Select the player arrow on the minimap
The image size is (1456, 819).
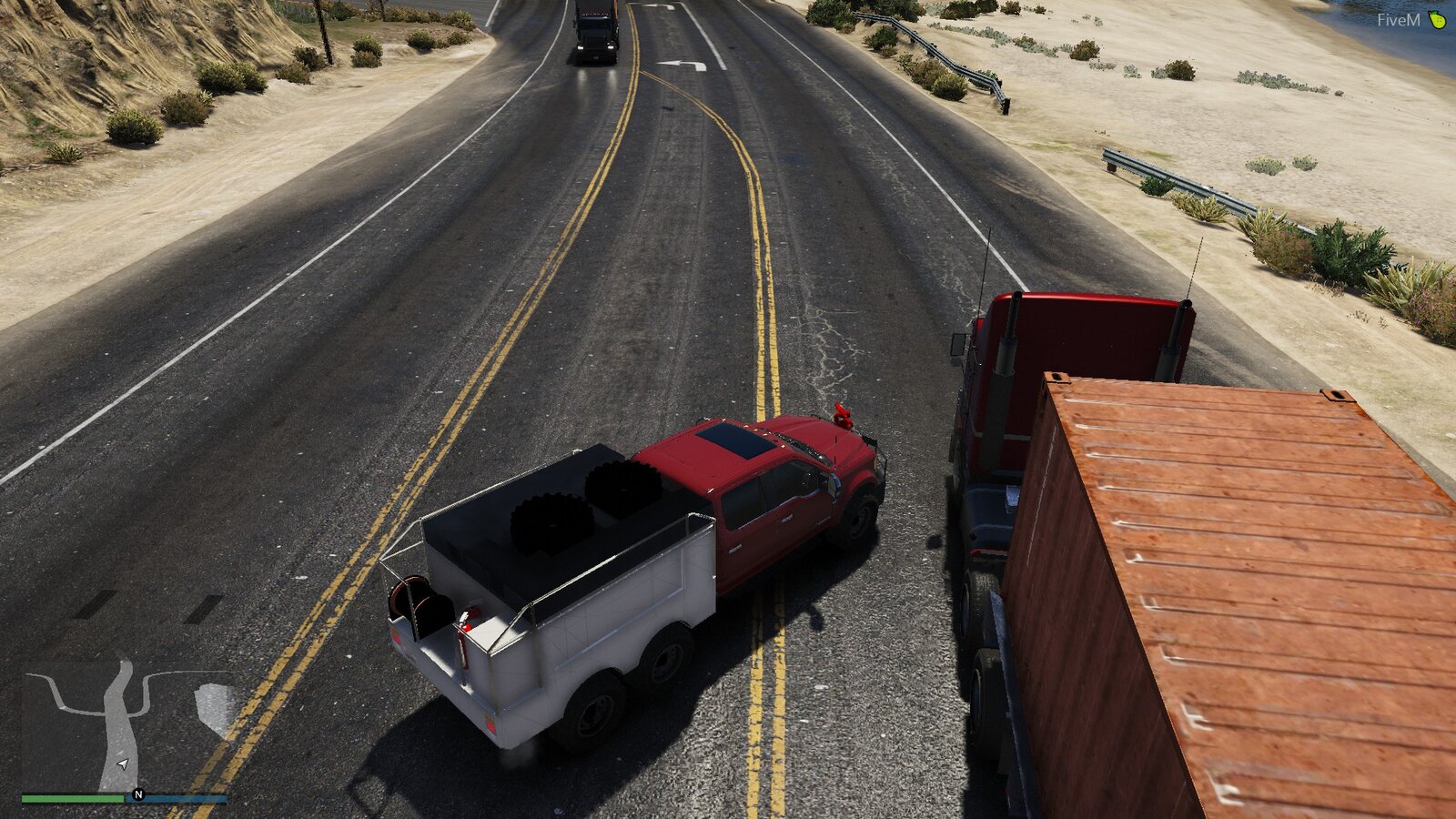[122, 764]
